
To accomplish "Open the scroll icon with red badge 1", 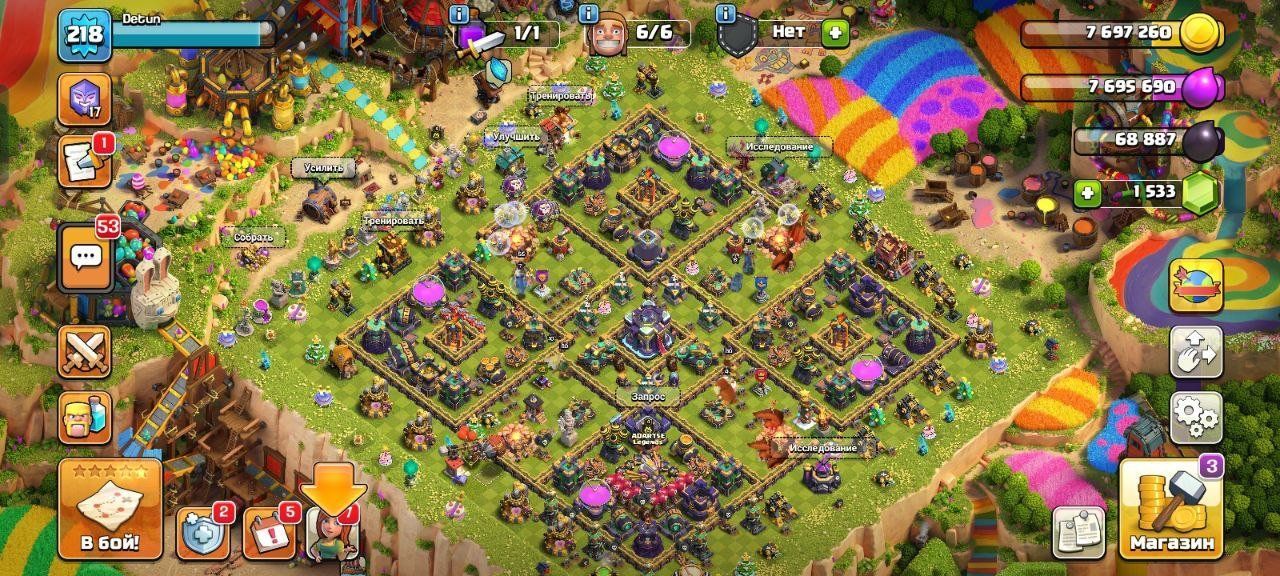I will point(84,162).
